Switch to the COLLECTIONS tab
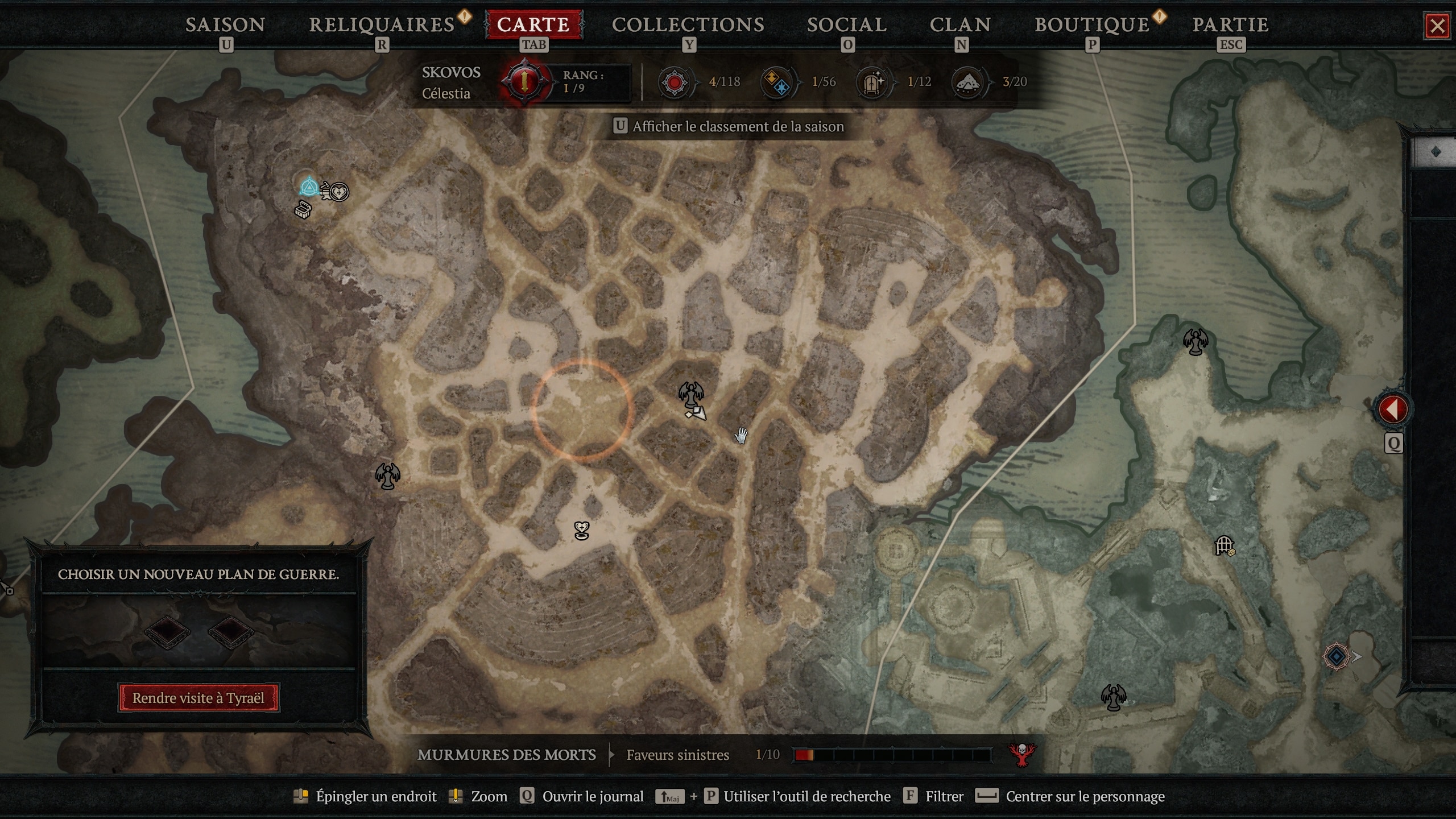 [x=688, y=24]
